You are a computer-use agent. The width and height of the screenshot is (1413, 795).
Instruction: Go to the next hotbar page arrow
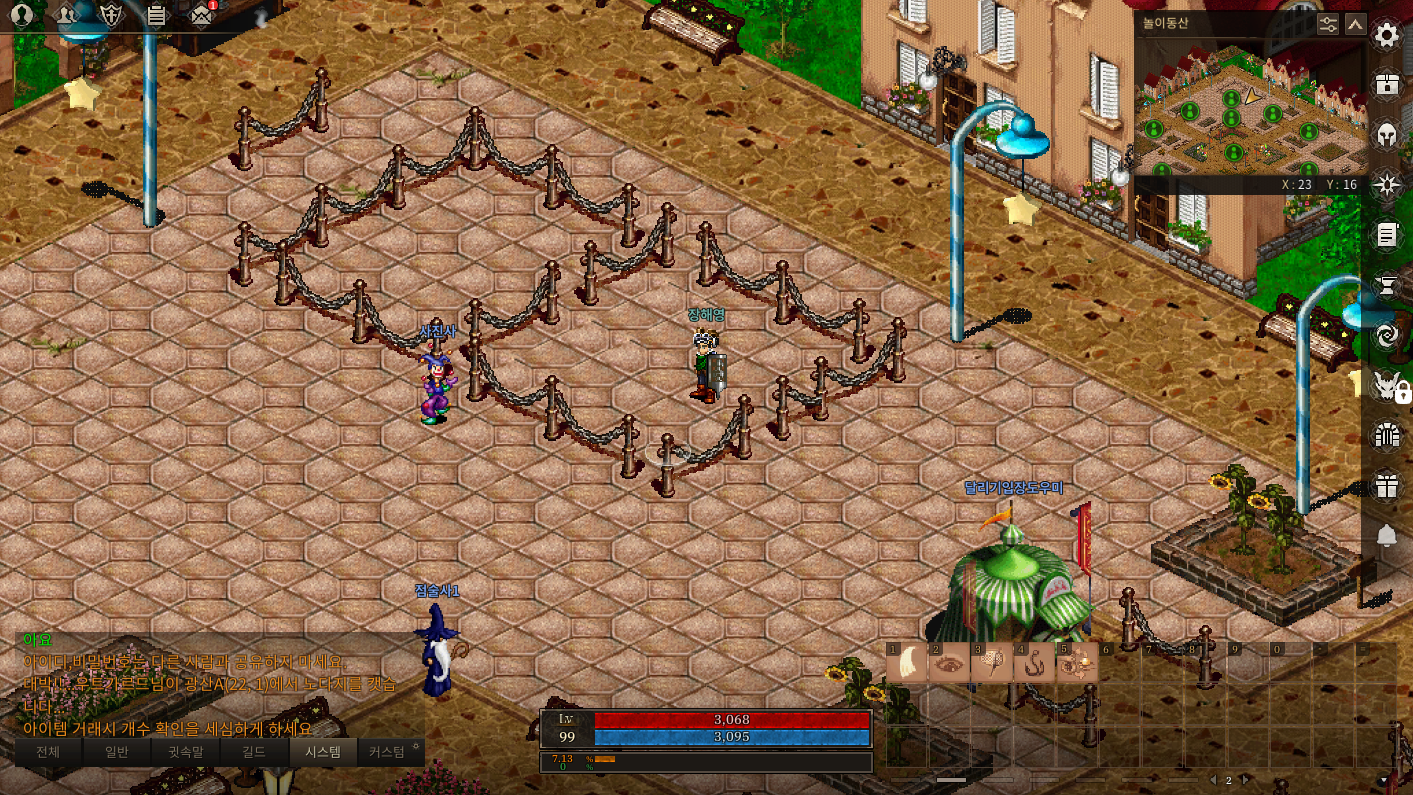[x=1245, y=780]
